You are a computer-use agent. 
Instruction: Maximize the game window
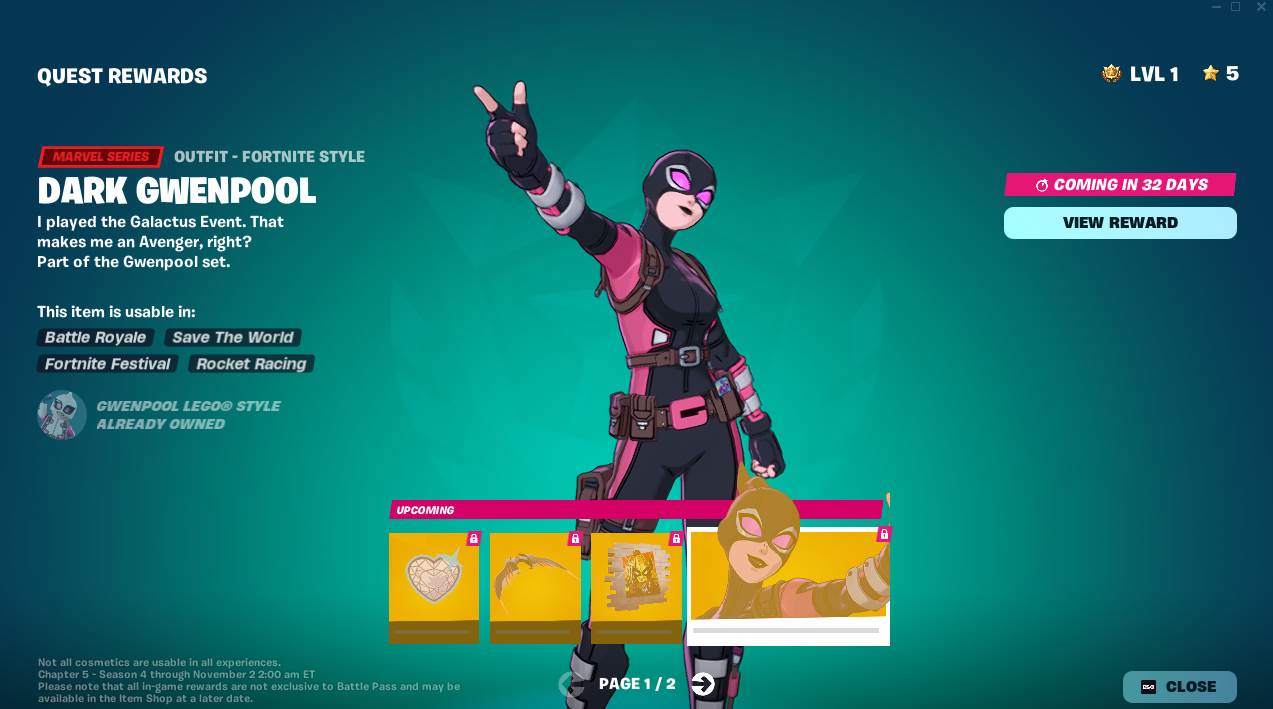coord(1235,7)
